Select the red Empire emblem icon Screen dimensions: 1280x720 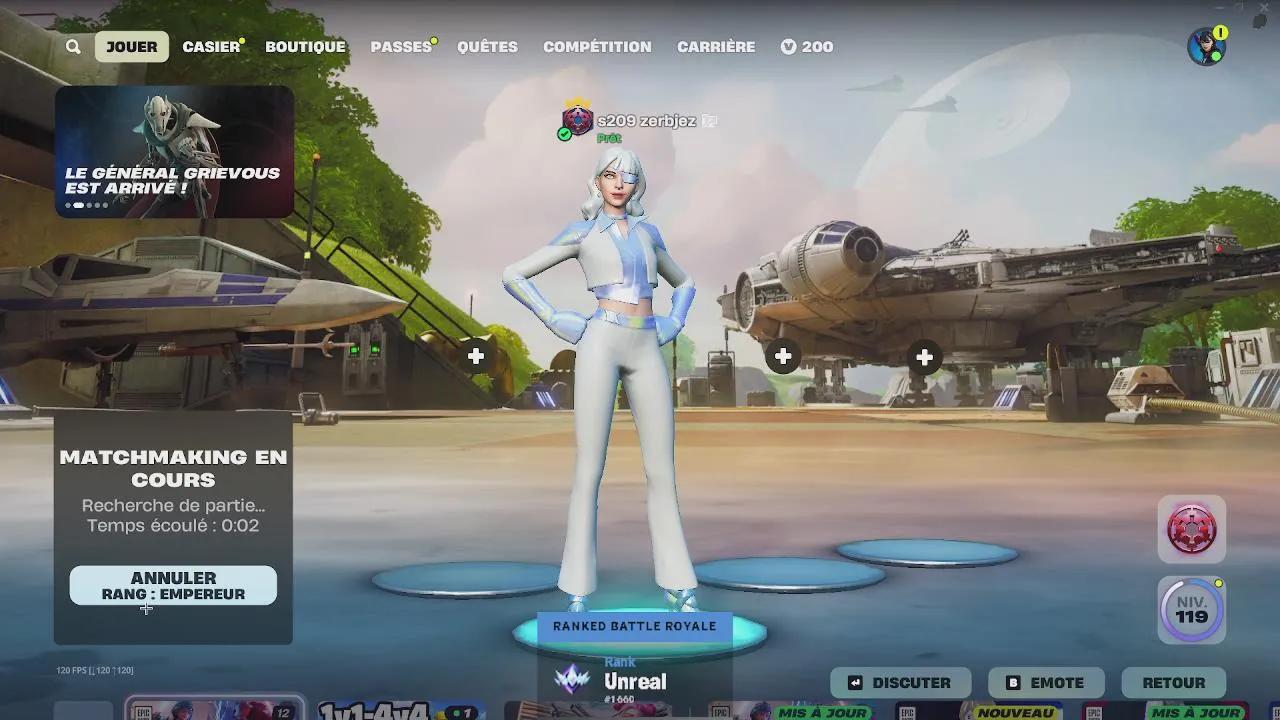point(1191,529)
